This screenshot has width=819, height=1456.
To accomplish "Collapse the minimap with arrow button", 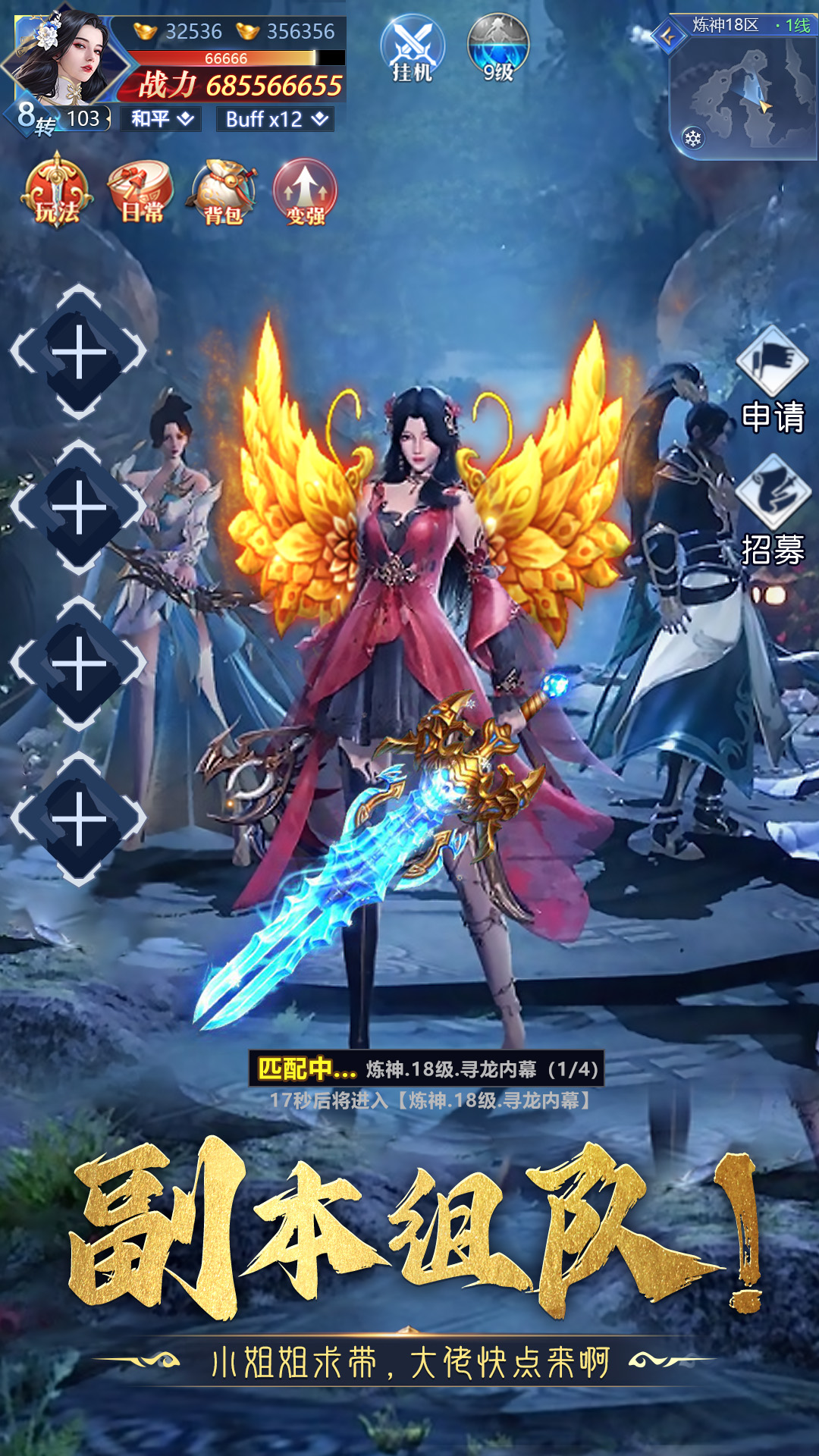I will click(x=668, y=36).
